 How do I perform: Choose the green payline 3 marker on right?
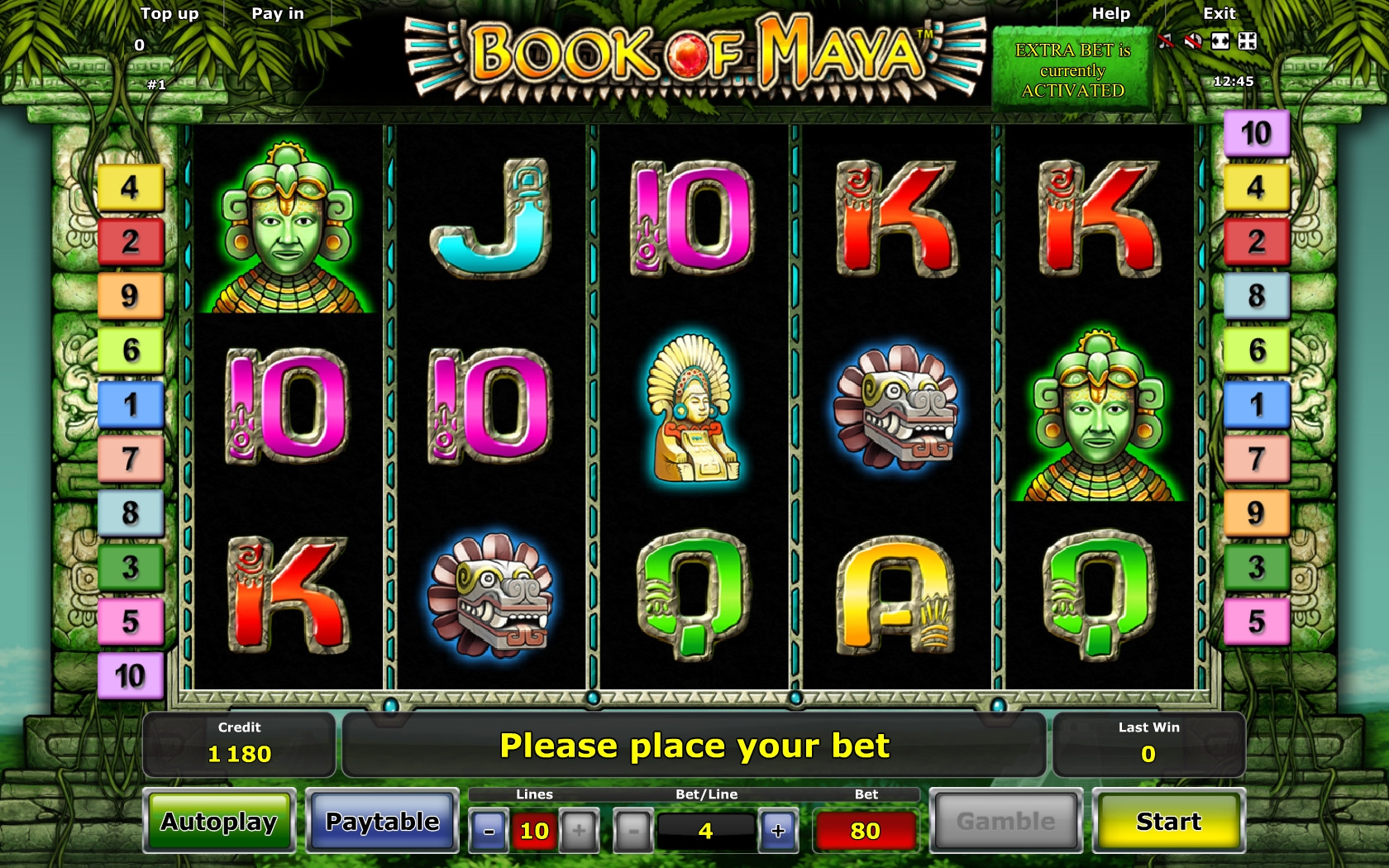pyautogui.click(x=1256, y=567)
